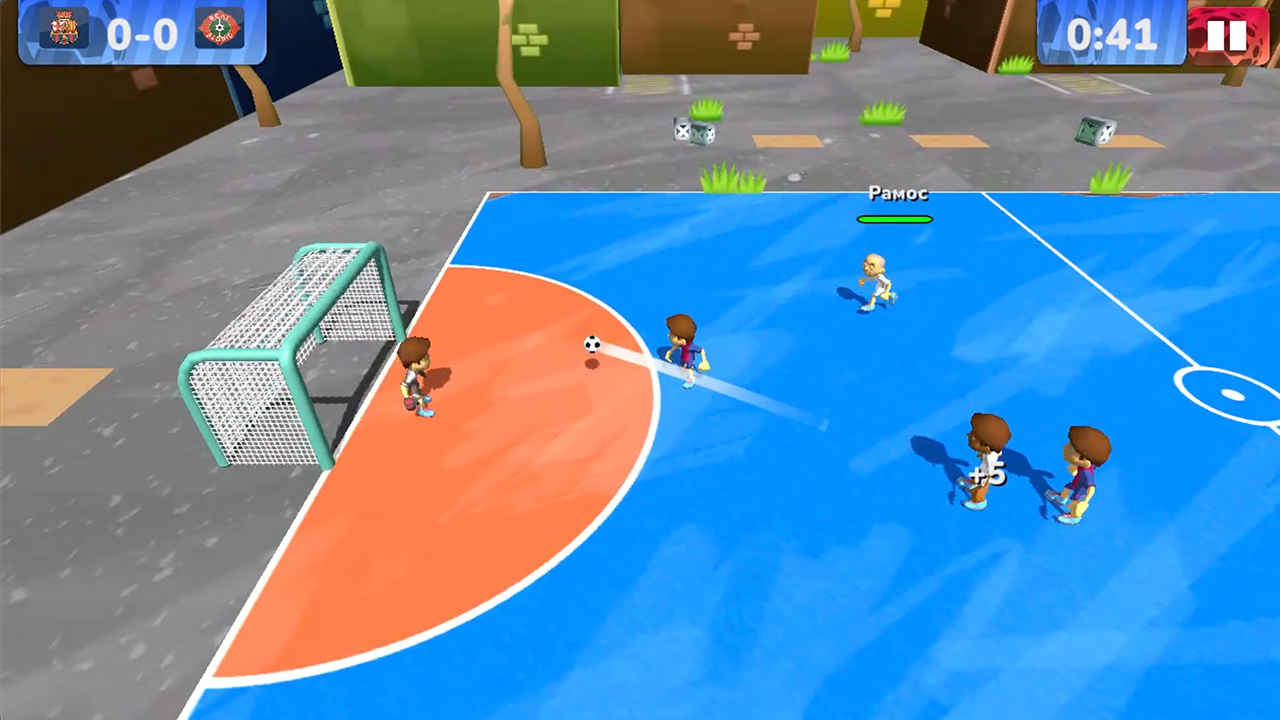Image resolution: width=1280 pixels, height=720 pixels.
Task: Click the match timer showing 0:41
Action: click(x=1115, y=36)
